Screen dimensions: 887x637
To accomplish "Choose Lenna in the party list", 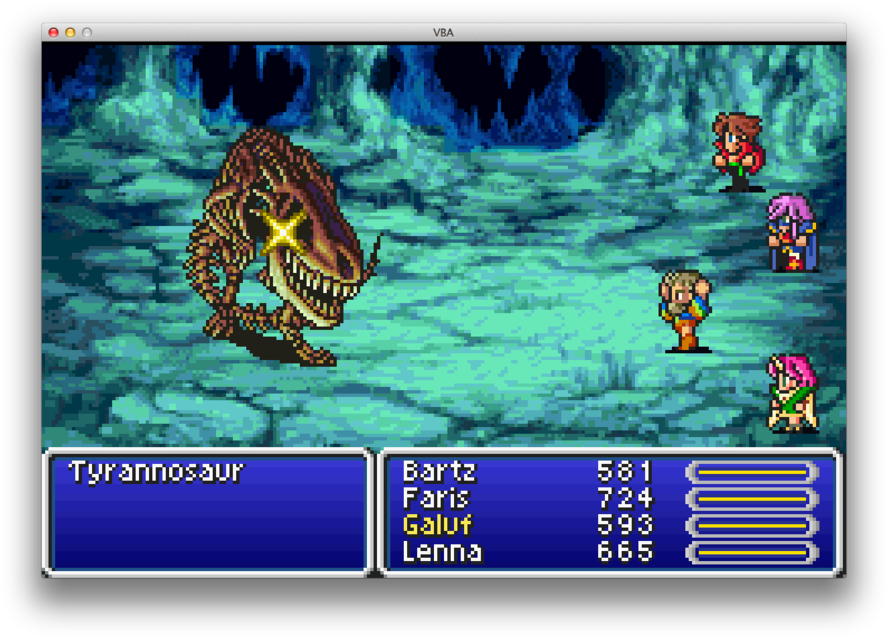I will [x=441, y=552].
